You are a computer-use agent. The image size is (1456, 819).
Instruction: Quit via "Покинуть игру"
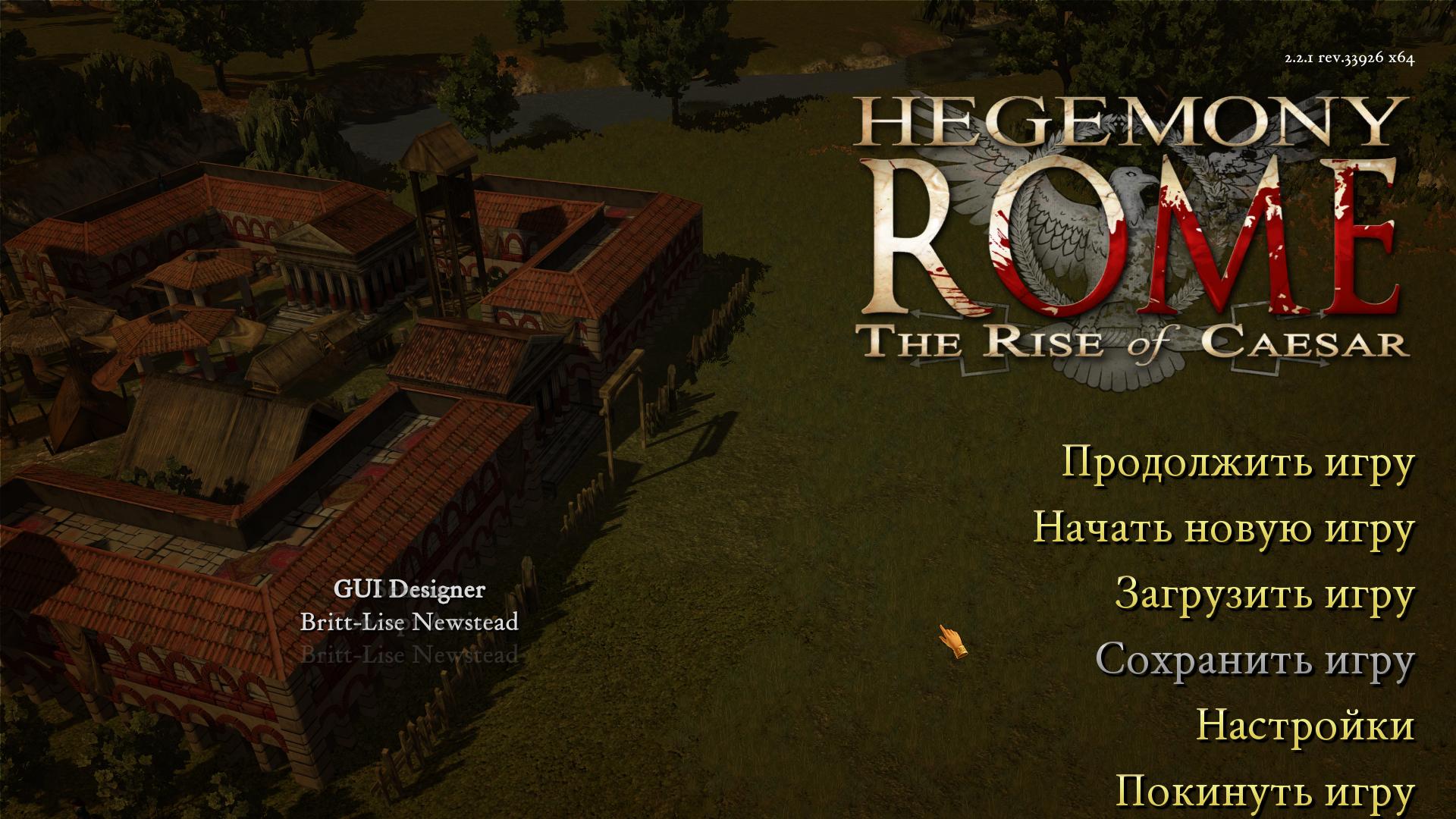(x=1265, y=792)
